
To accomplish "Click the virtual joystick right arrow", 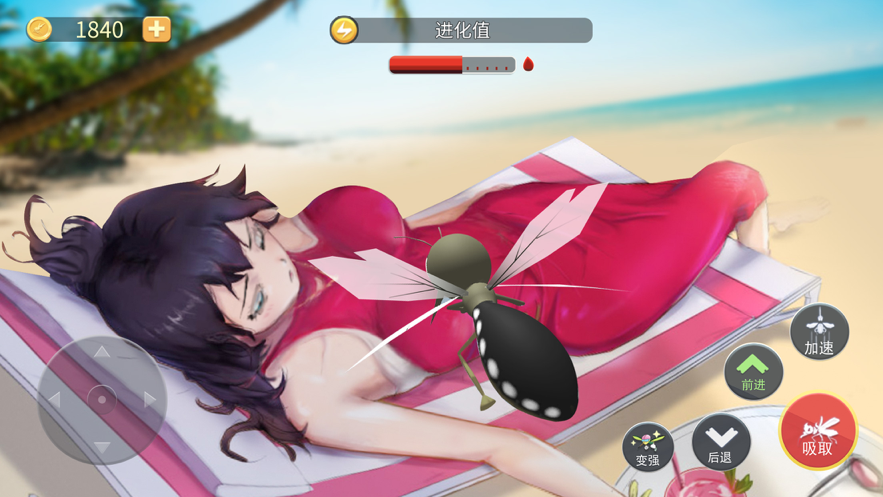I will (x=150, y=399).
